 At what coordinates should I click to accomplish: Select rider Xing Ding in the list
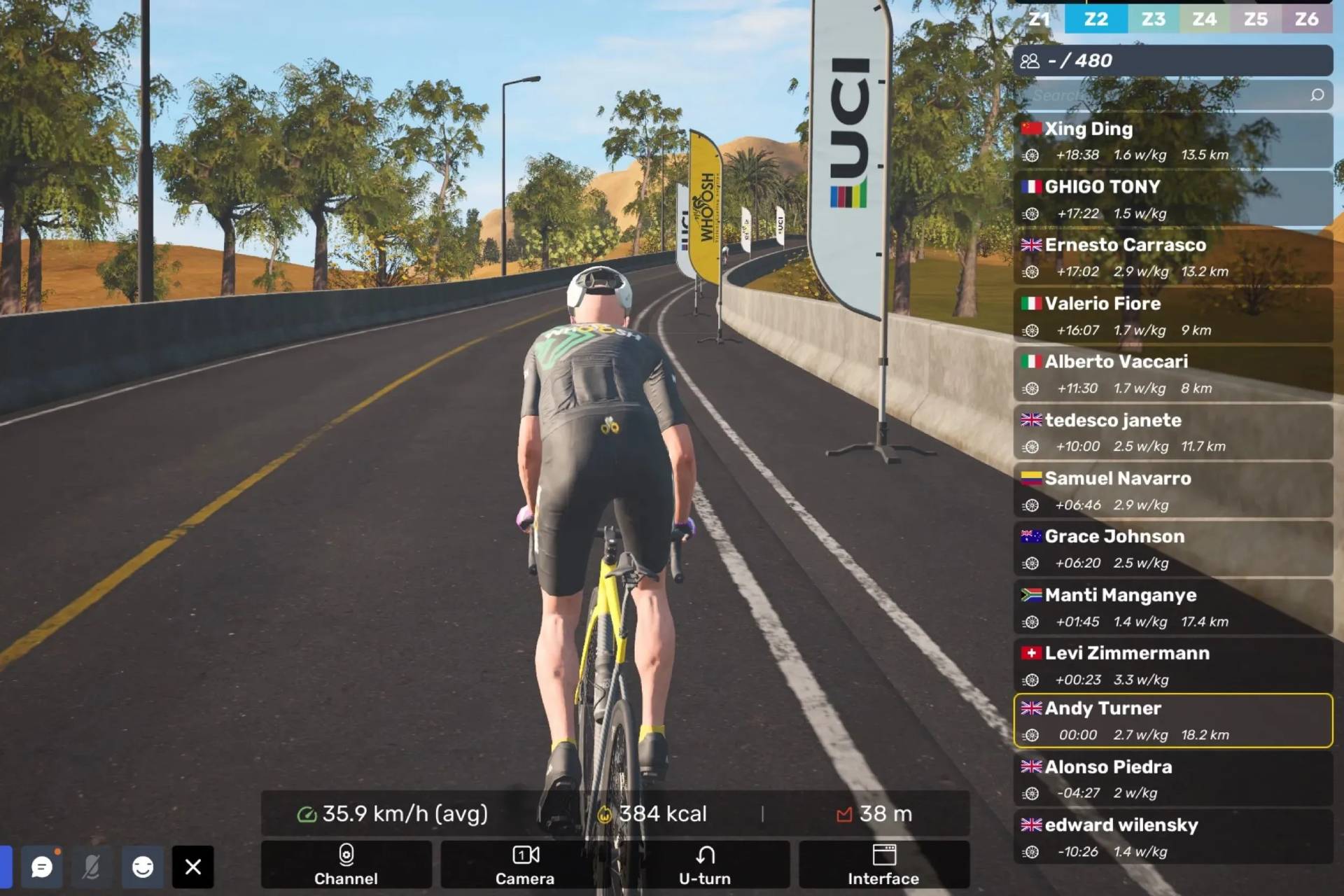(x=1173, y=140)
